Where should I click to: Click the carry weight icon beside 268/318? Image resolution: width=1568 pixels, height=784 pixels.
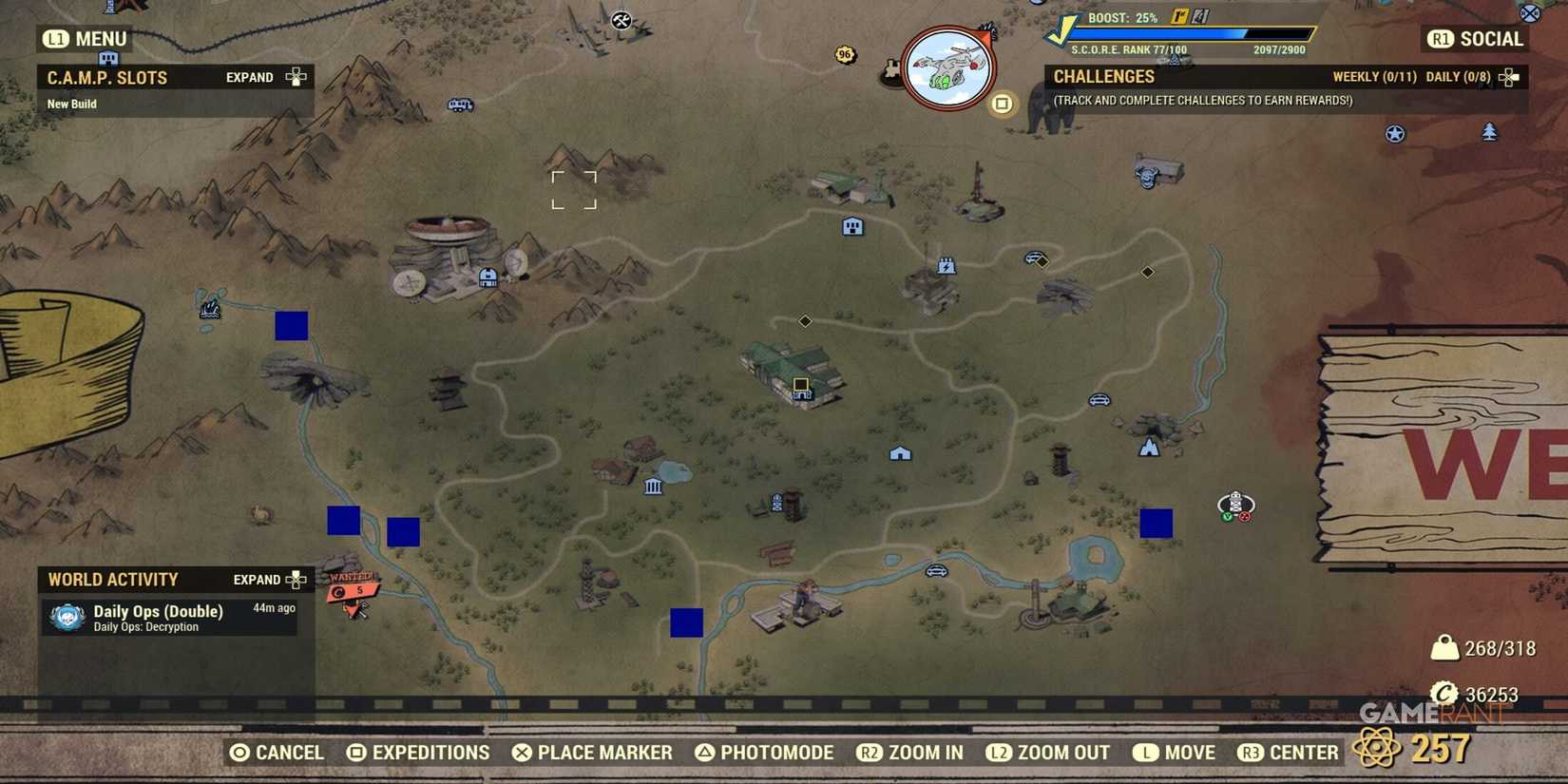click(x=1445, y=647)
